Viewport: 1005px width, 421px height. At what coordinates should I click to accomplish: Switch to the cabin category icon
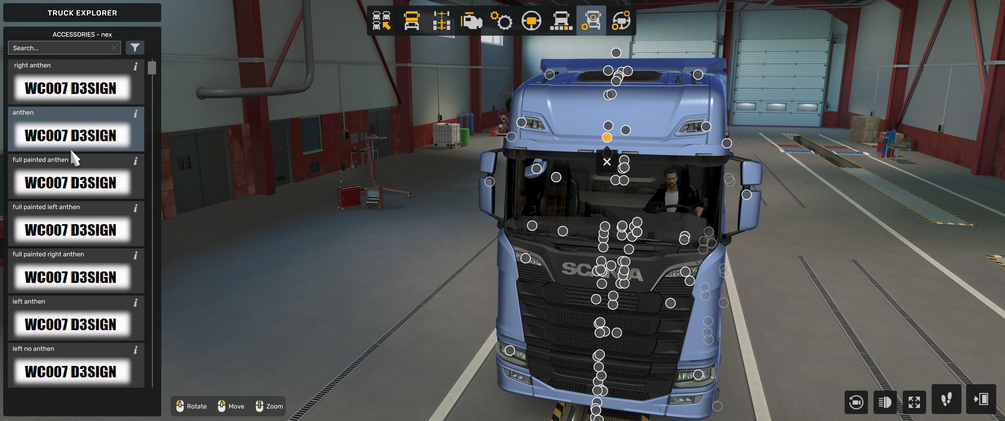click(412, 21)
